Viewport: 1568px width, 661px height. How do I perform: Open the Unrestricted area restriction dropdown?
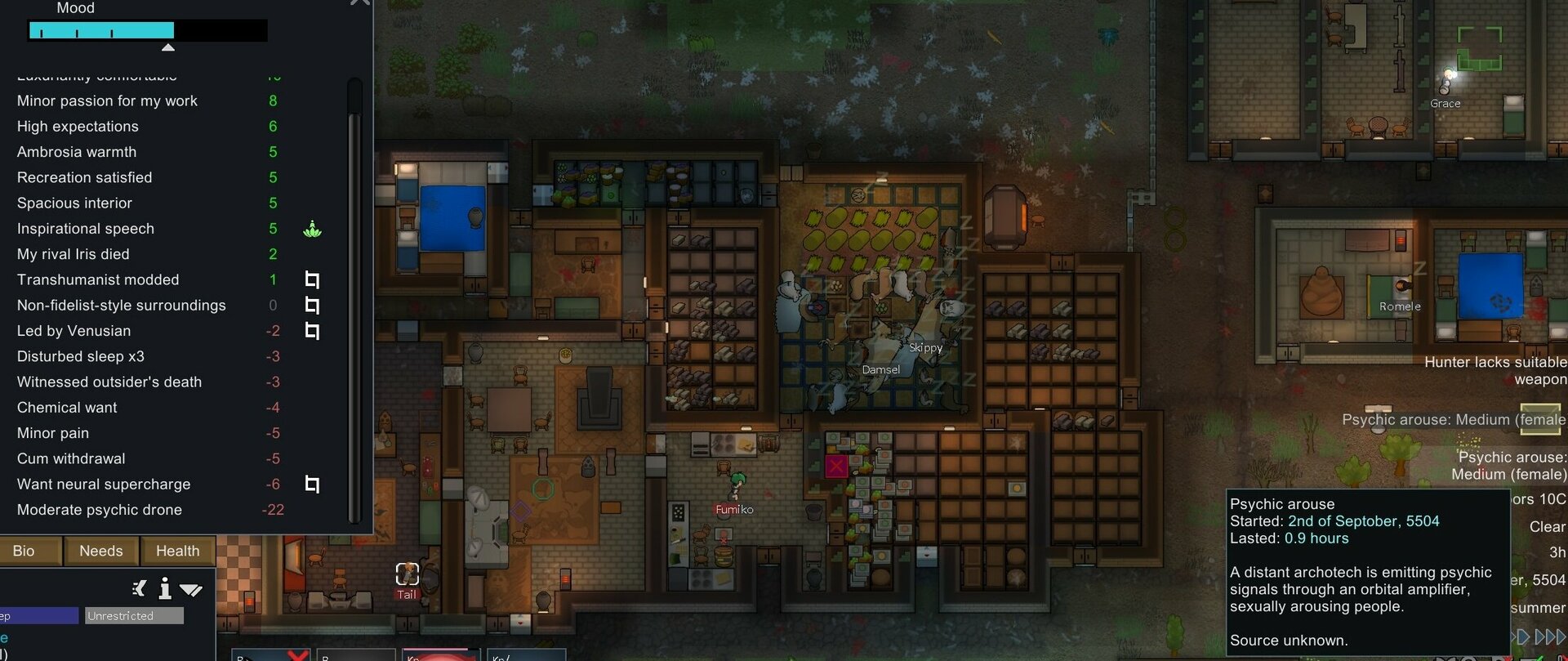pos(133,615)
